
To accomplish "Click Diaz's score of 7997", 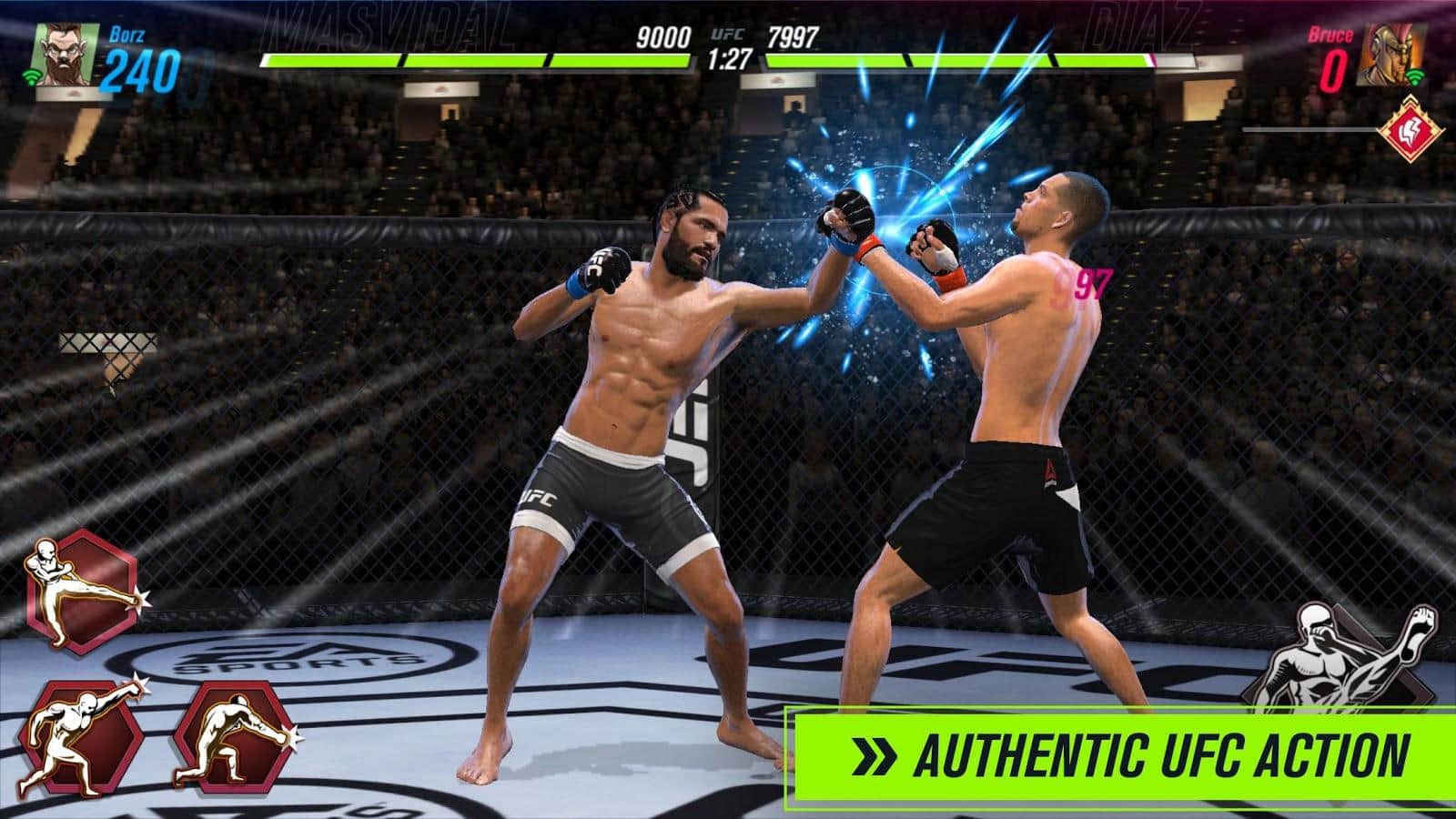I will pos(794,36).
